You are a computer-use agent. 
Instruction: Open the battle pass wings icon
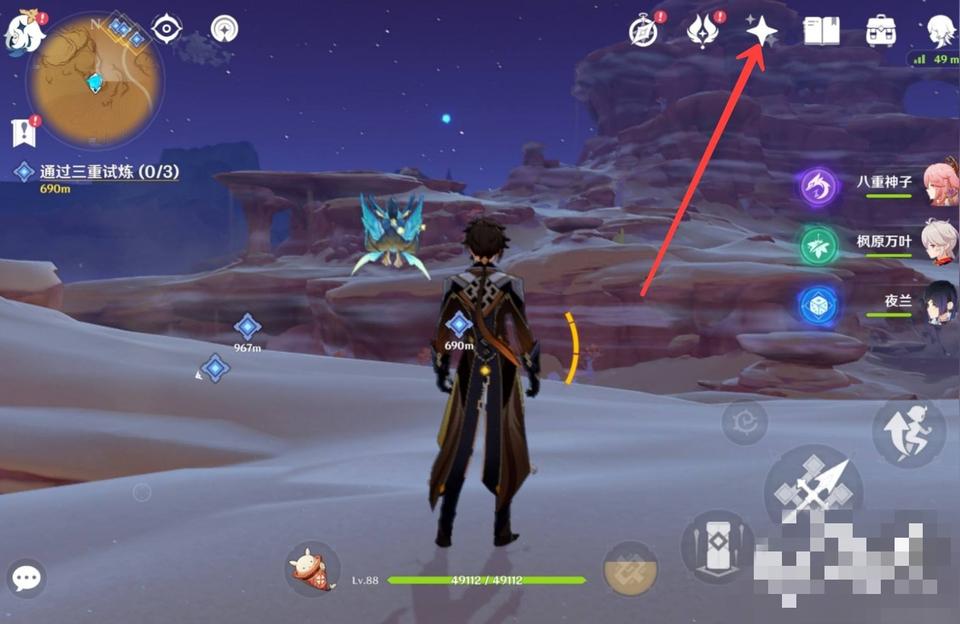coord(702,31)
